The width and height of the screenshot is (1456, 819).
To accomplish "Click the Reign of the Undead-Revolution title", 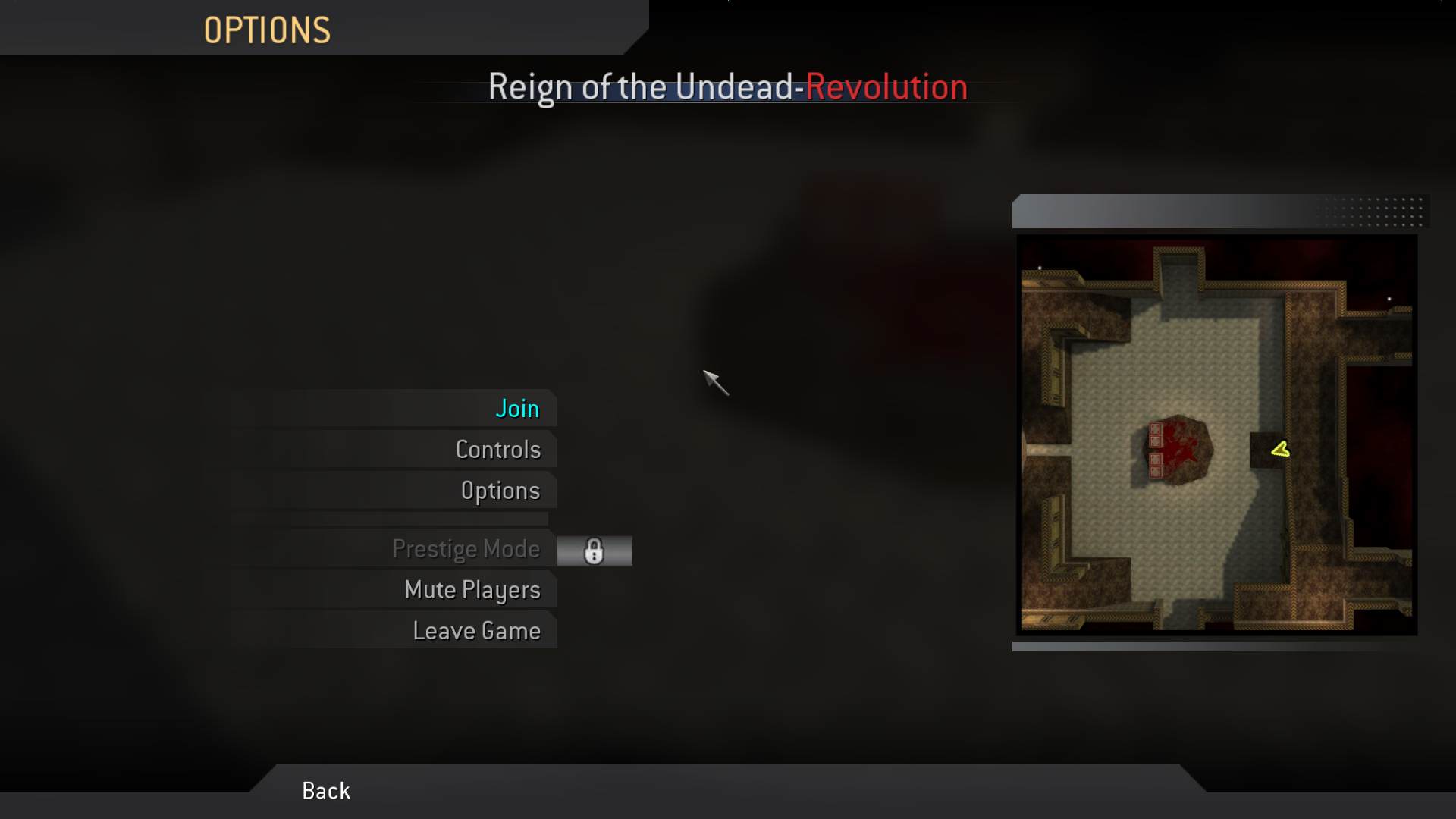I will pyautogui.click(x=727, y=86).
